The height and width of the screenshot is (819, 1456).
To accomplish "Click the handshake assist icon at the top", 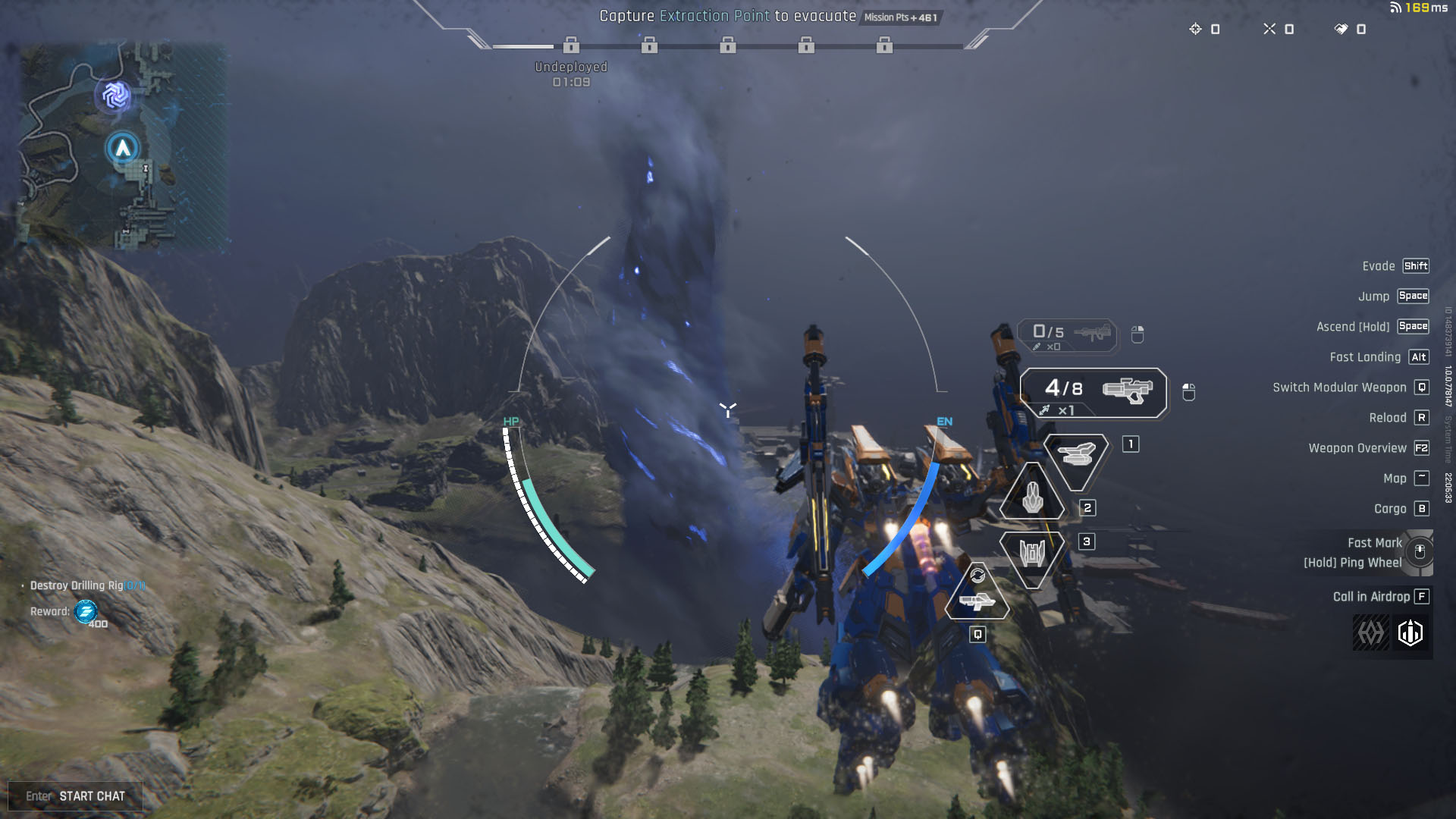I will tap(1342, 29).
